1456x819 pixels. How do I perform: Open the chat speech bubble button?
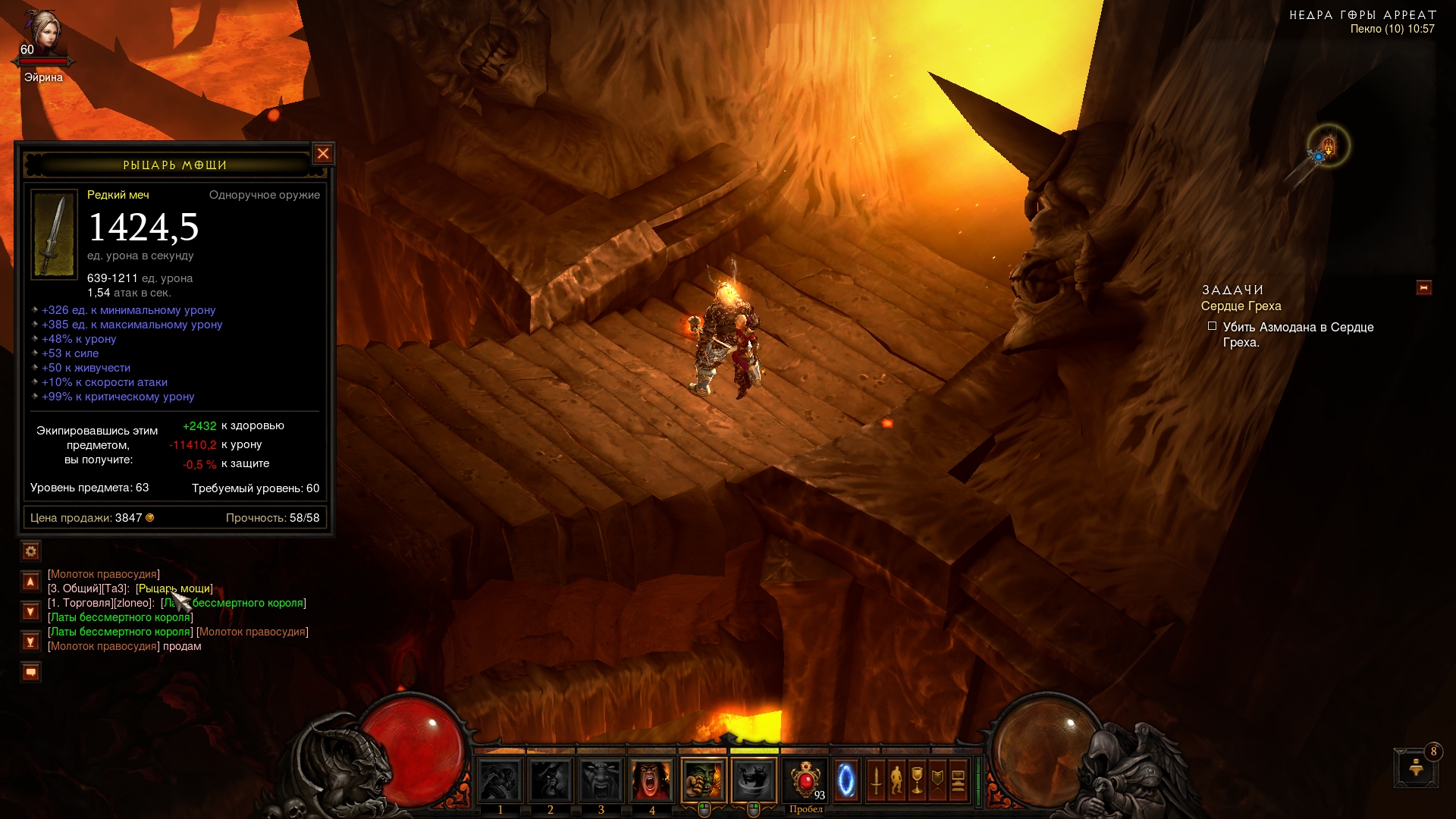(x=30, y=672)
